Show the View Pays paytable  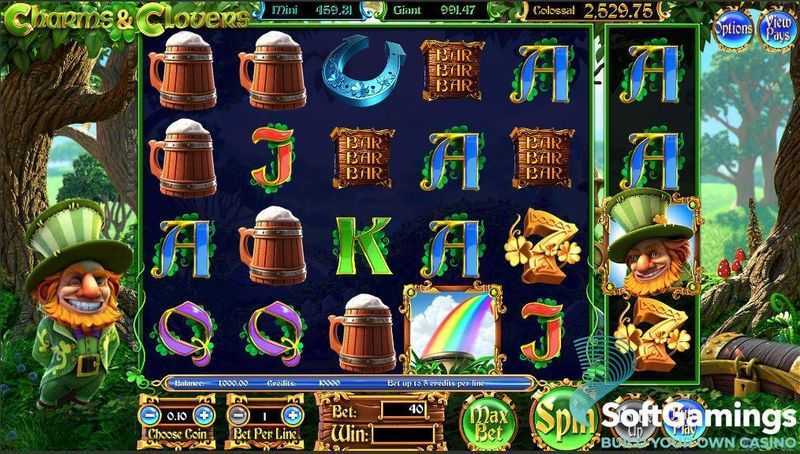click(775, 29)
